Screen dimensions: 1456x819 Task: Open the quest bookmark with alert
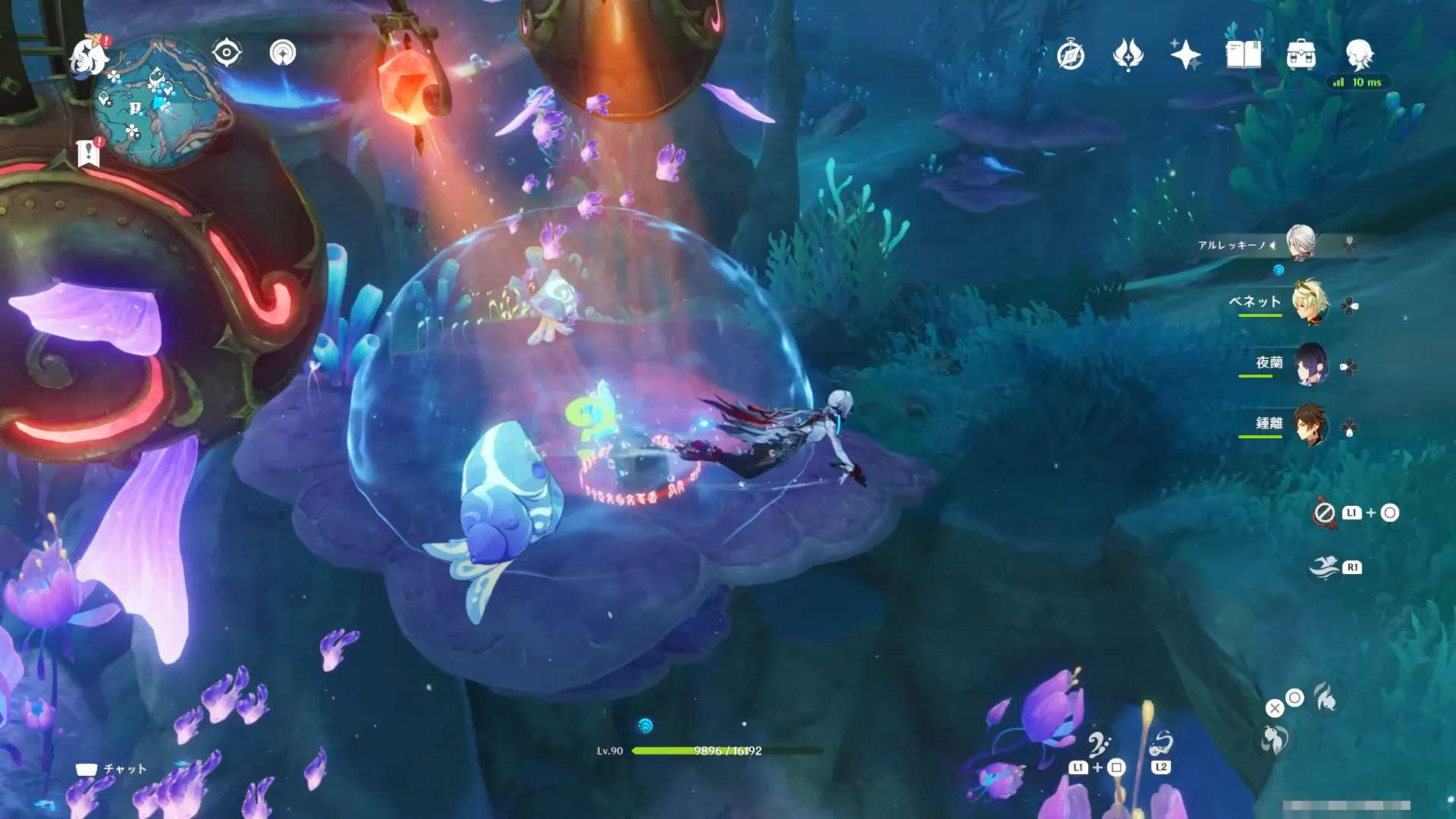[89, 153]
